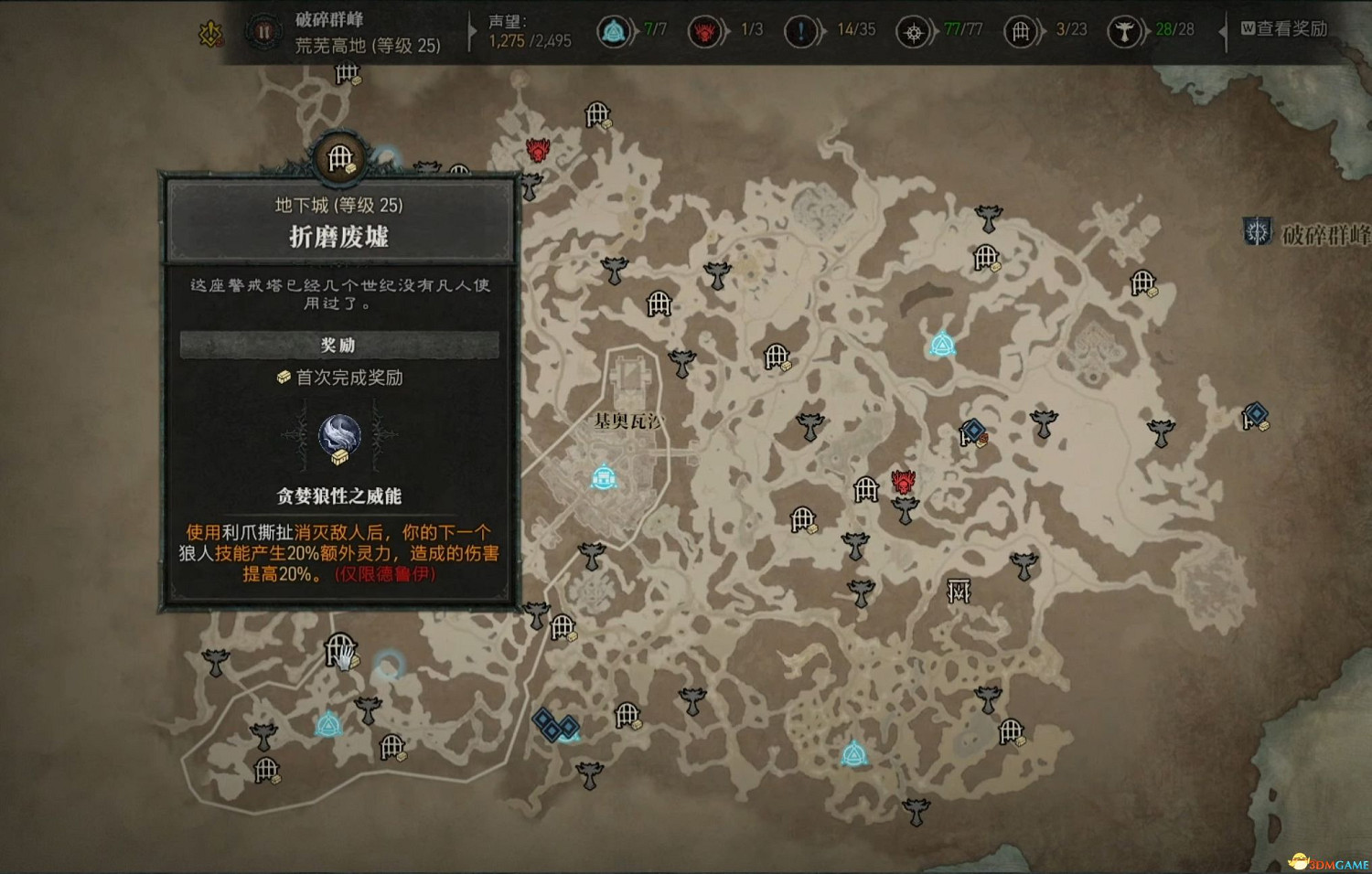Expand the left chevron beside the zone crest
1372x874 pixels.
pyautogui.click(x=1237, y=231)
